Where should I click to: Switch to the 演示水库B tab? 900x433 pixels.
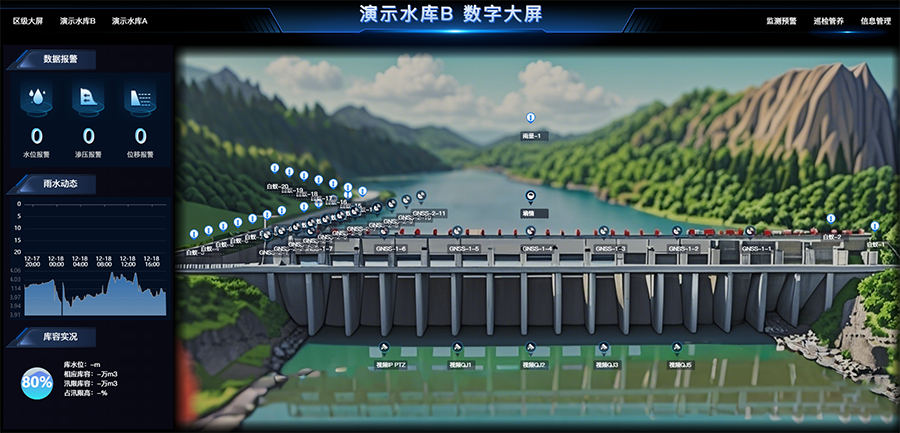tap(77, 20)
